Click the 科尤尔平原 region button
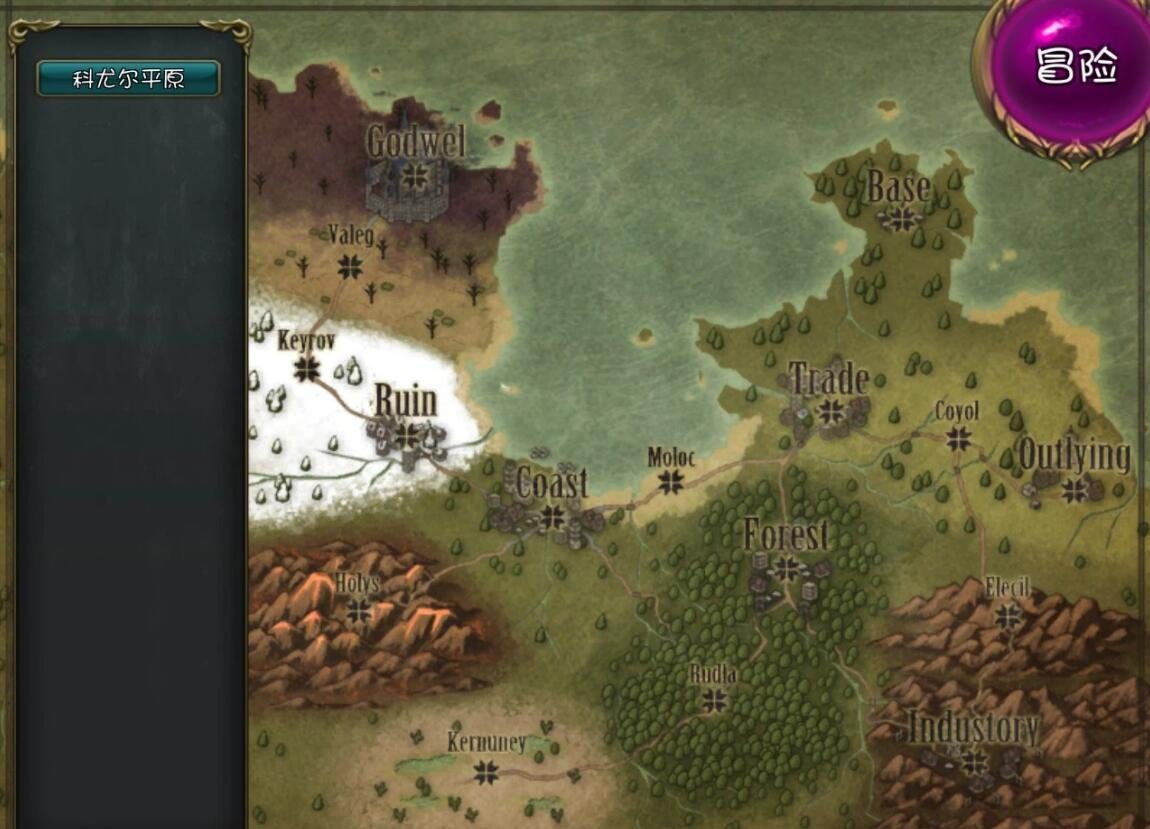This screenshot has height=829, width=1150. [x=128, y=79]
